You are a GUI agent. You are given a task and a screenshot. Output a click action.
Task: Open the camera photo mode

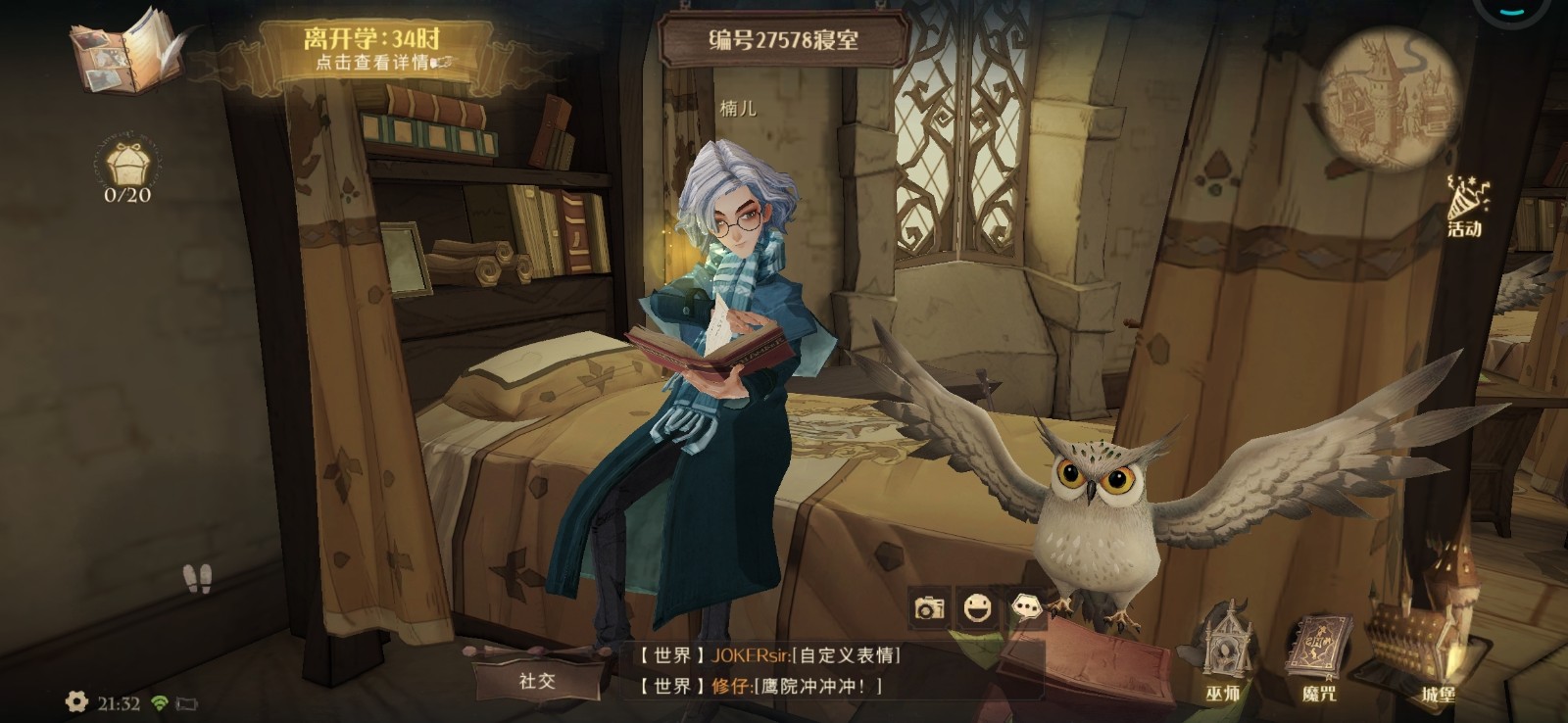928,609
